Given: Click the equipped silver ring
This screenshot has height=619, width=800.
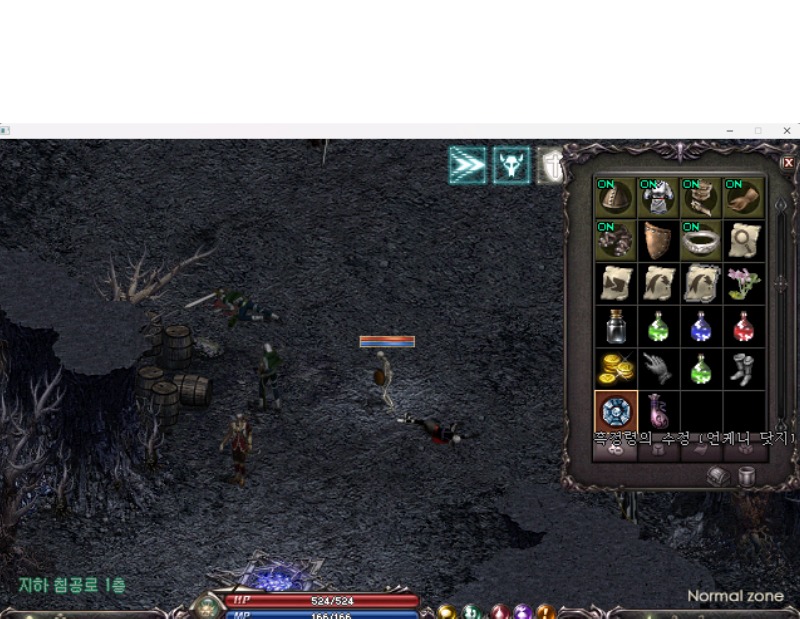Looking at the screenshot, I should pyautogui.click(x=700, y=241).
